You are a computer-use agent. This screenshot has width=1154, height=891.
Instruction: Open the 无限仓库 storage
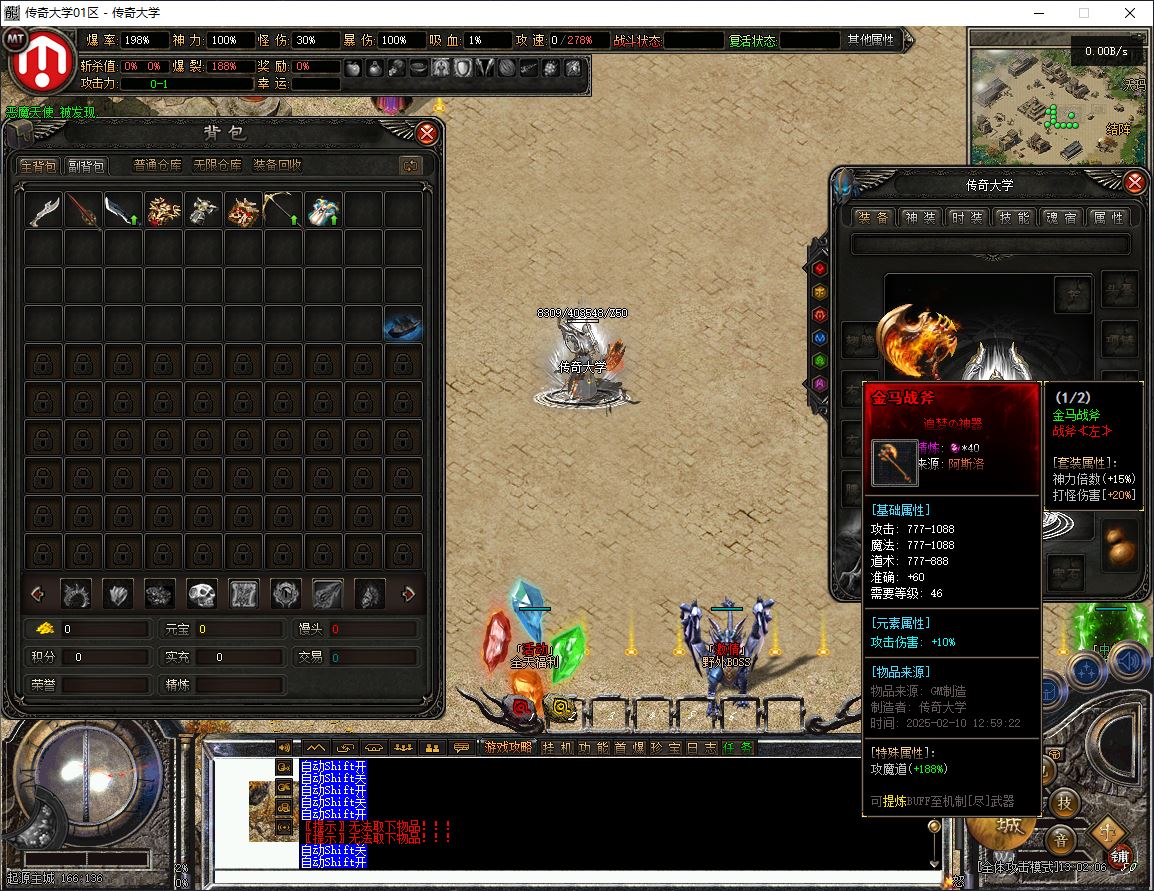coord(217,166)
